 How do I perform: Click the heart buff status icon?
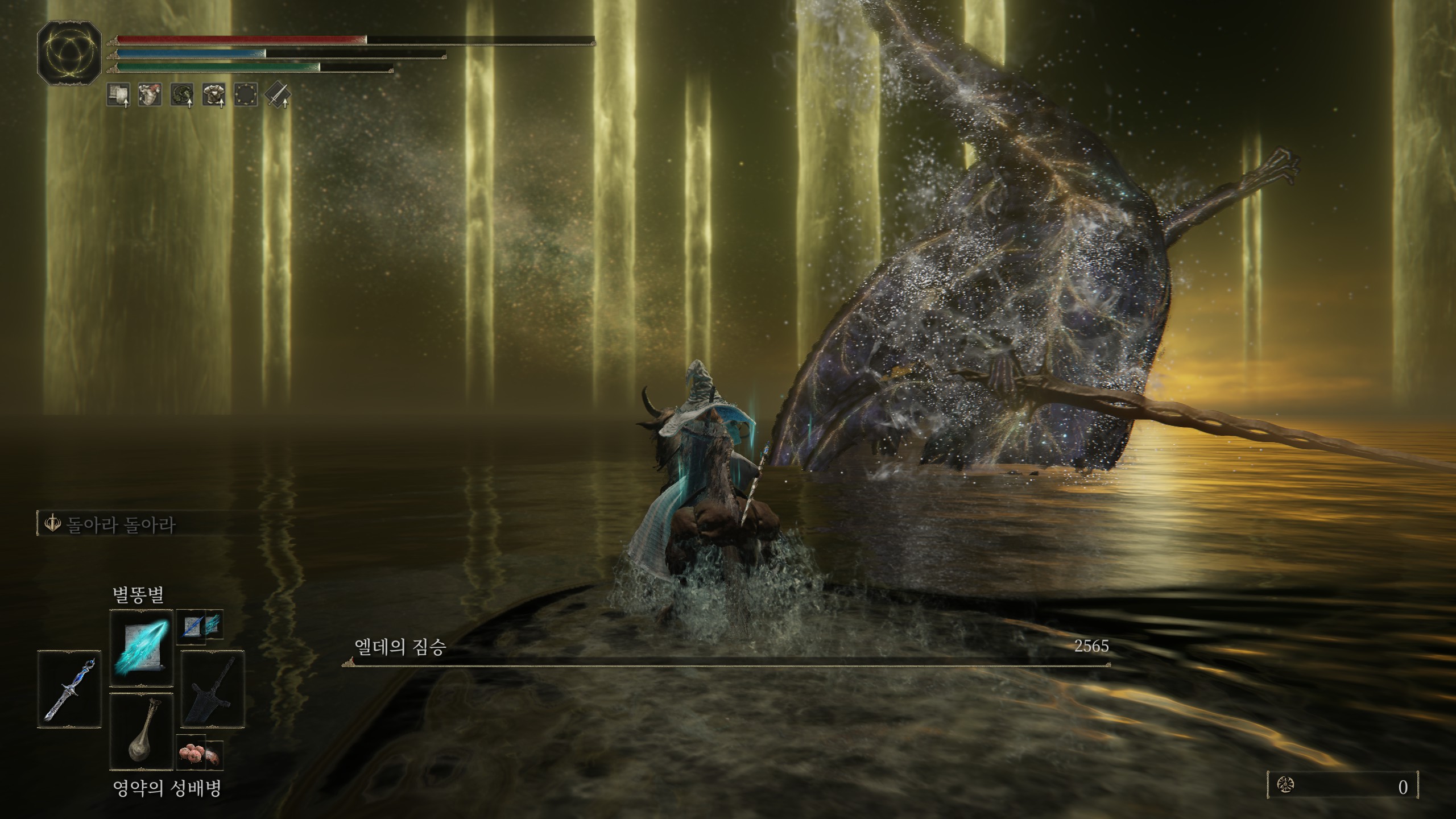(150, 95)
